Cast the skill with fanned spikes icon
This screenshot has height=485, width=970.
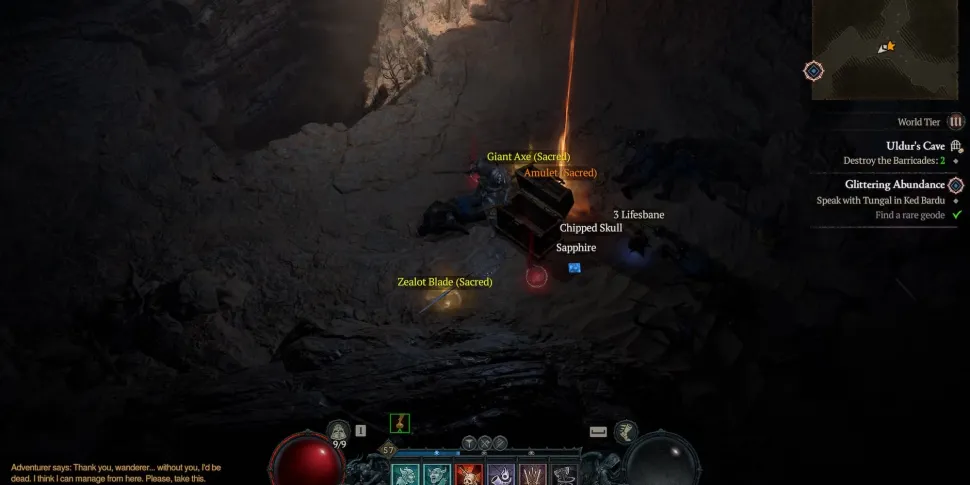pyautogui.click(x=533, y=475)
